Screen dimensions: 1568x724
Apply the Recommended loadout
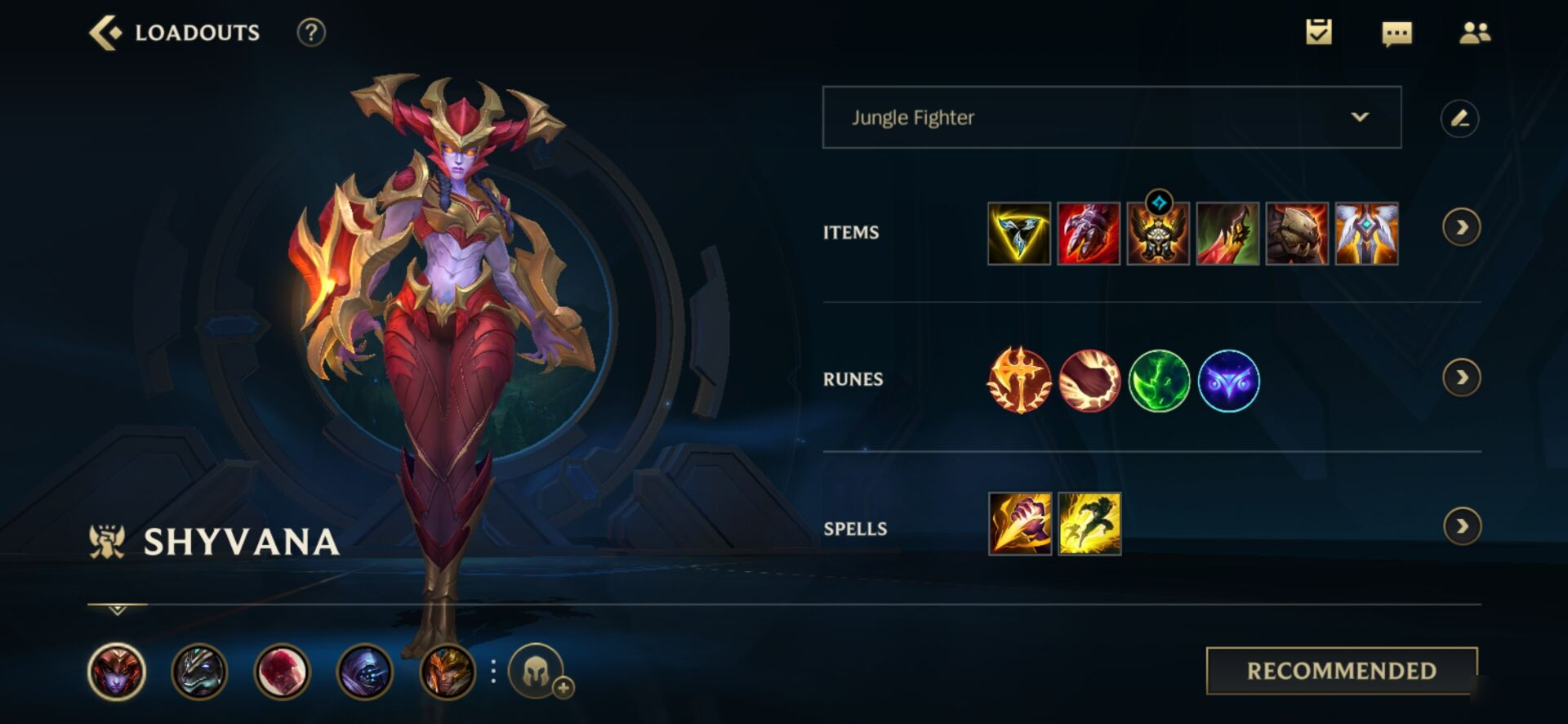coord(1341,671)
